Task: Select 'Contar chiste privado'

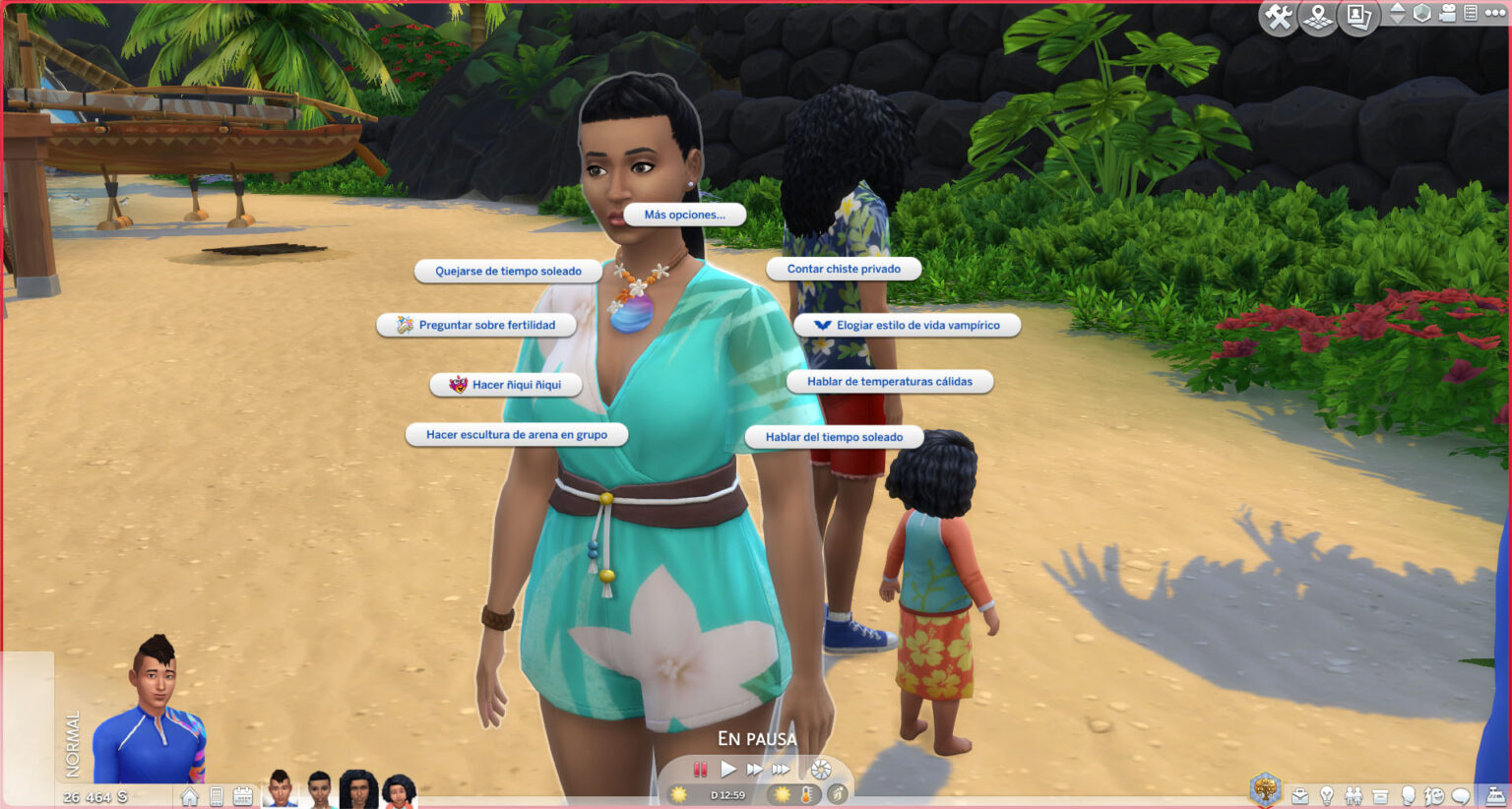Action: click(844, 268)
